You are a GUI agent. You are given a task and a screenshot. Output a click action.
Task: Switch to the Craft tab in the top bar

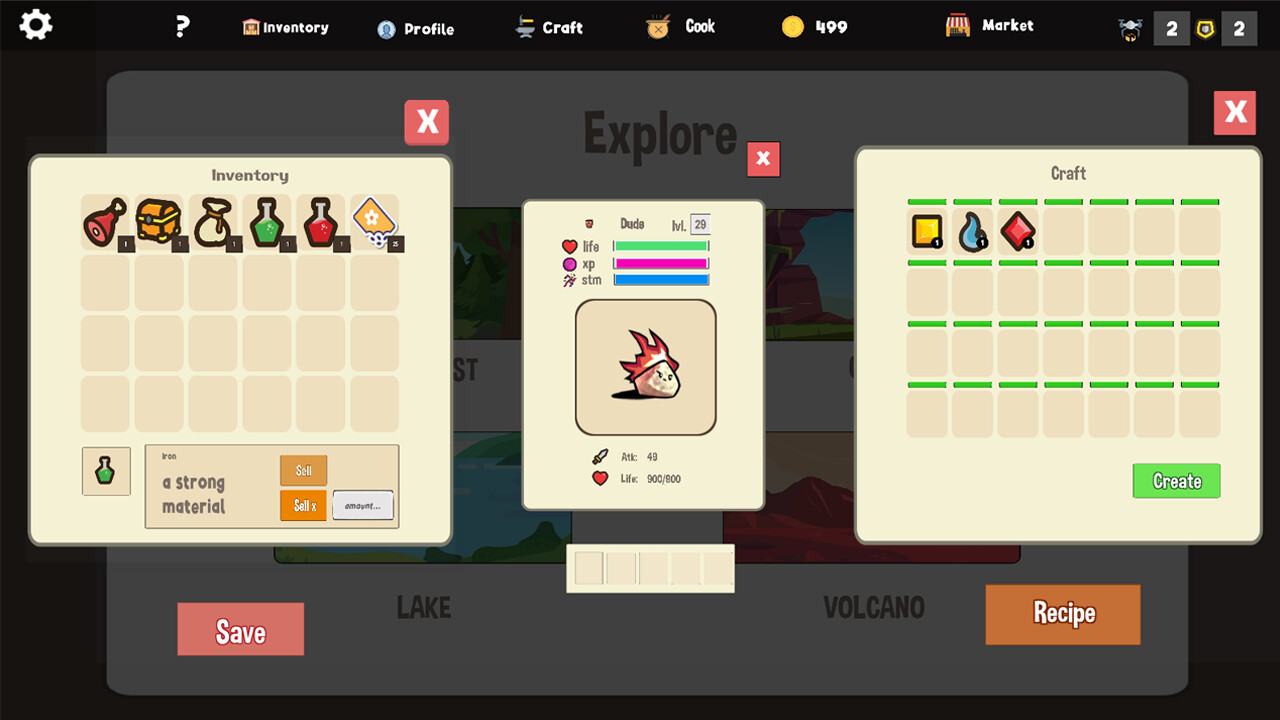point(549,27)
